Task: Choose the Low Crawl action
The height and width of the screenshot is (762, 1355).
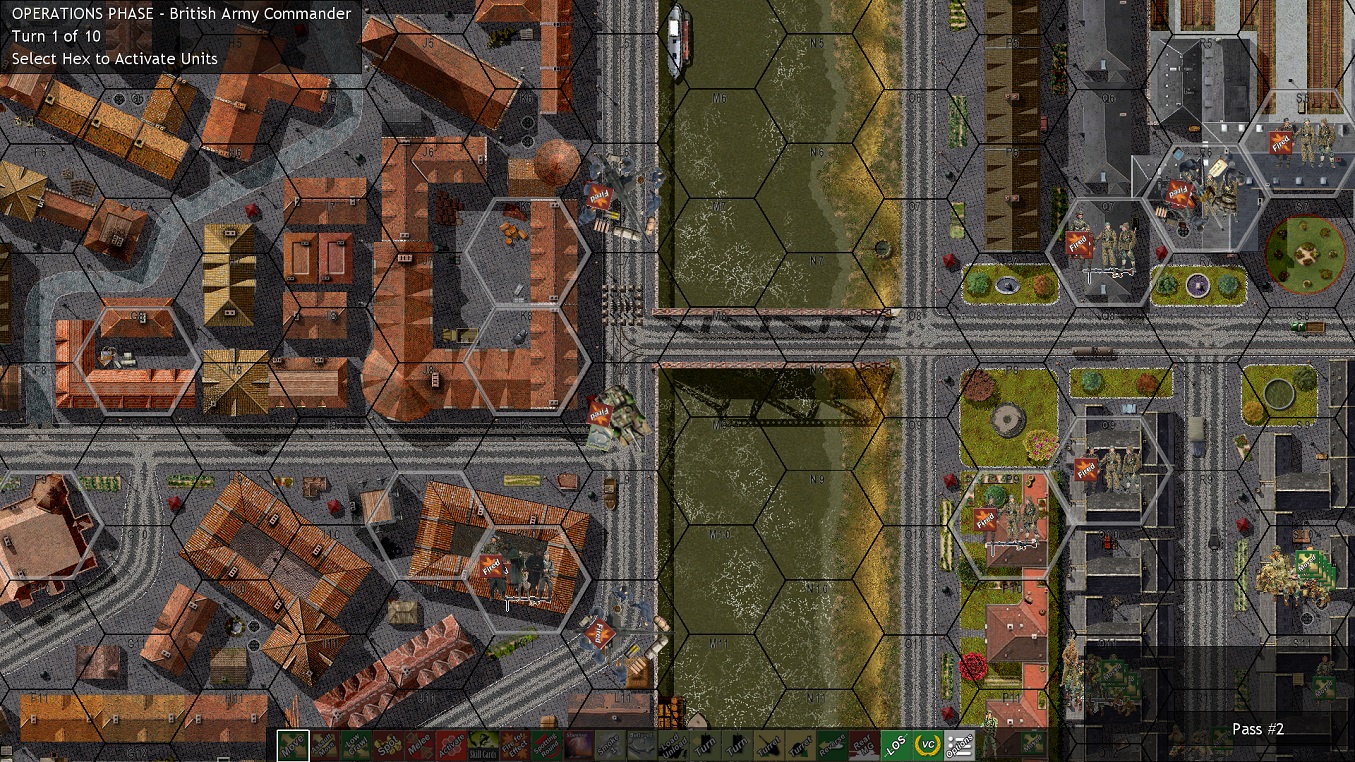Action: point(354,744)
